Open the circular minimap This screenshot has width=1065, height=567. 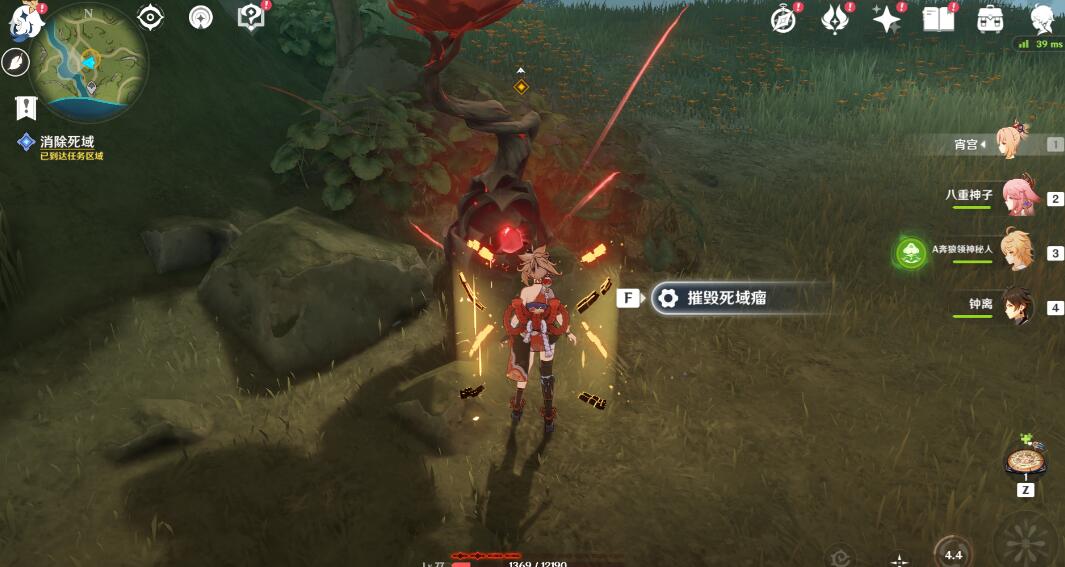point(89,60)
